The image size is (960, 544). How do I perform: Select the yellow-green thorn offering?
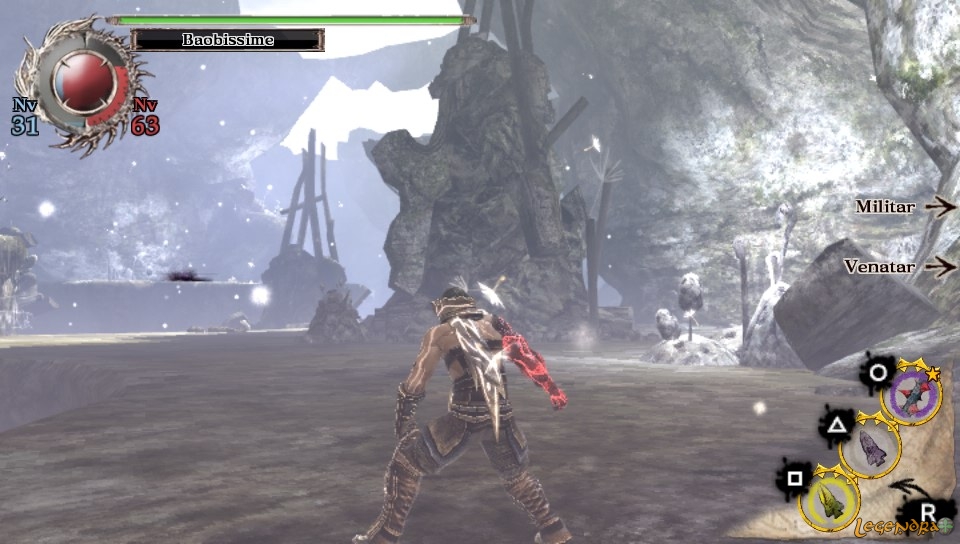(x=829, y=498)
